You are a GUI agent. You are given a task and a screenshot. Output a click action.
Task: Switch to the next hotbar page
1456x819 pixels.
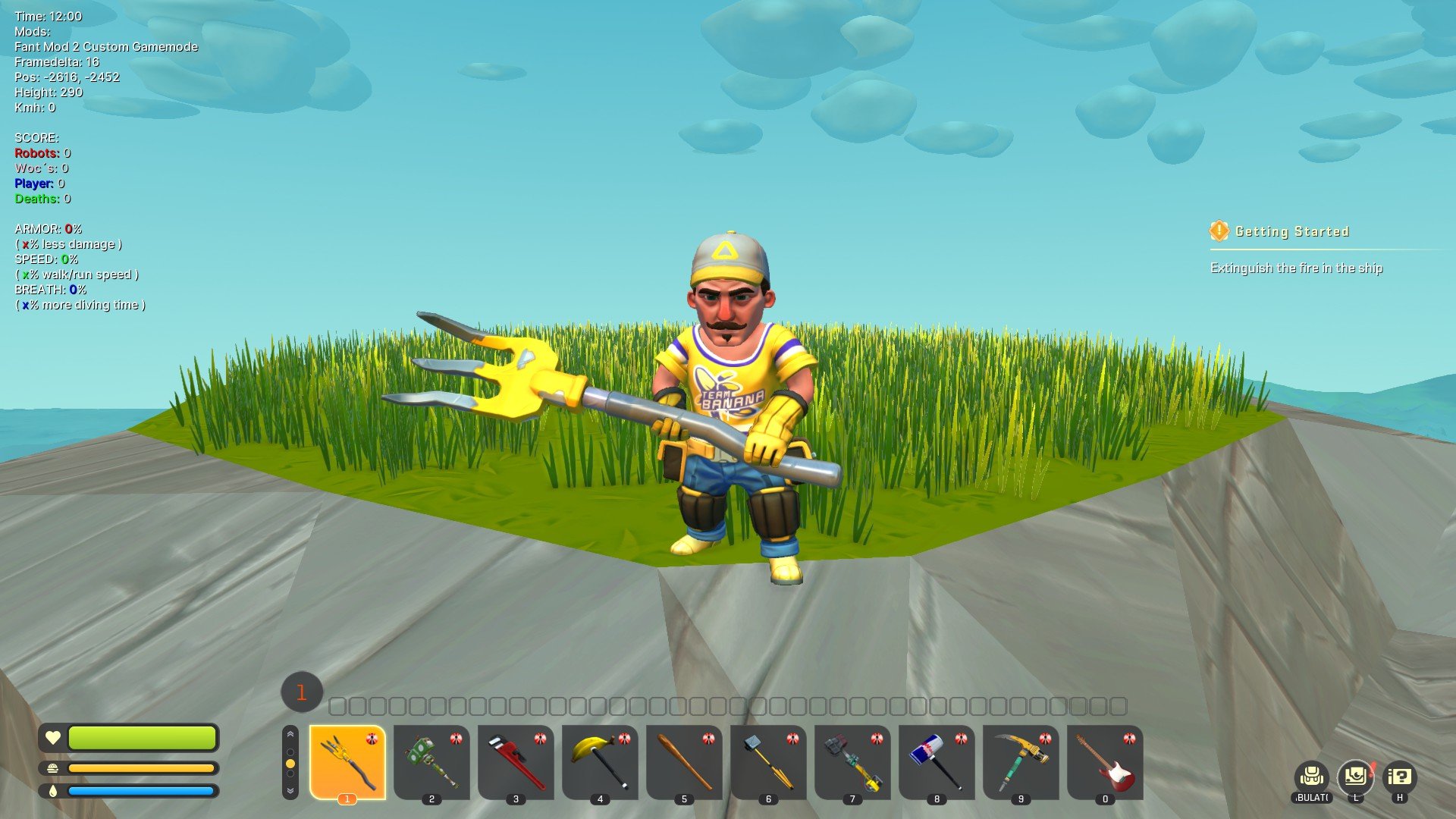(290, 790)
